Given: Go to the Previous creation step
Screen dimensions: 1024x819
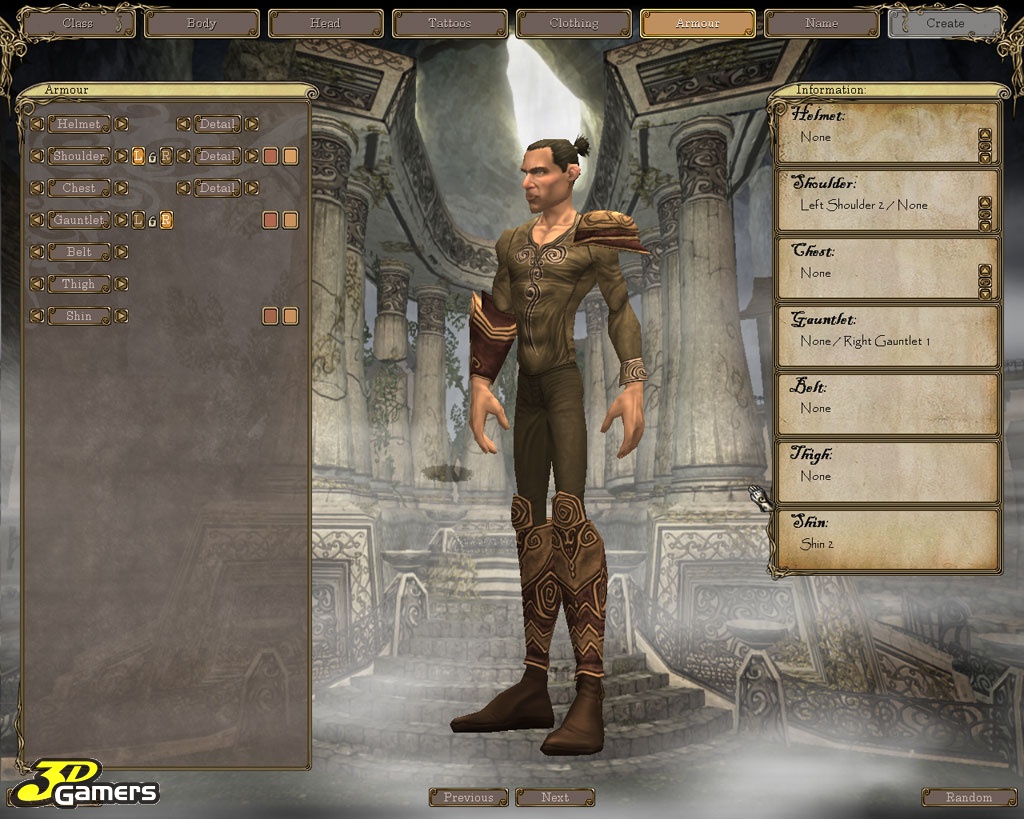Looking at the screenshot, I should coord(469,797).
